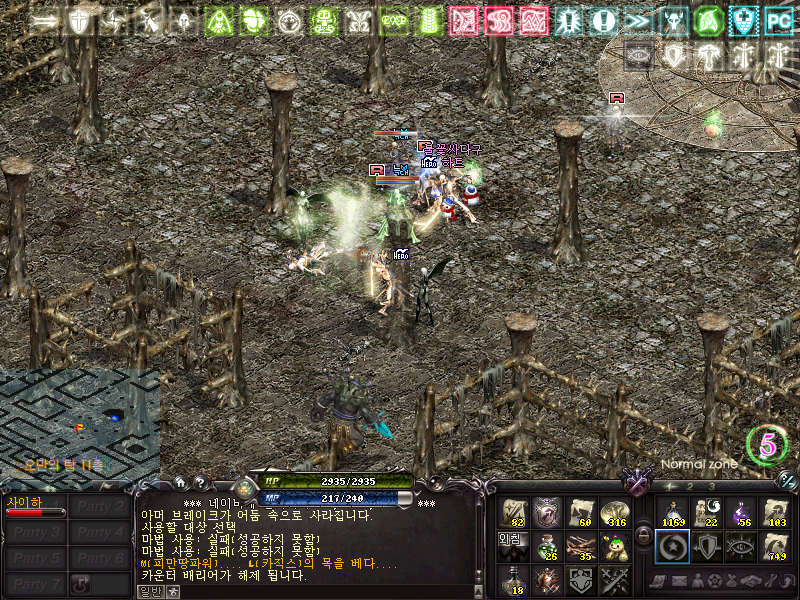Switch to hotbar page 3

[x=712, y=486]
